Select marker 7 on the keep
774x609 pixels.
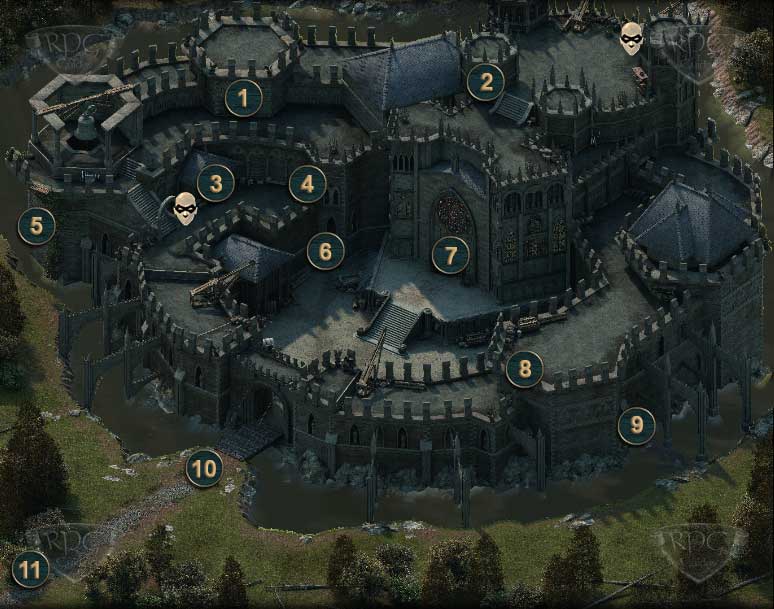(451, 254)
